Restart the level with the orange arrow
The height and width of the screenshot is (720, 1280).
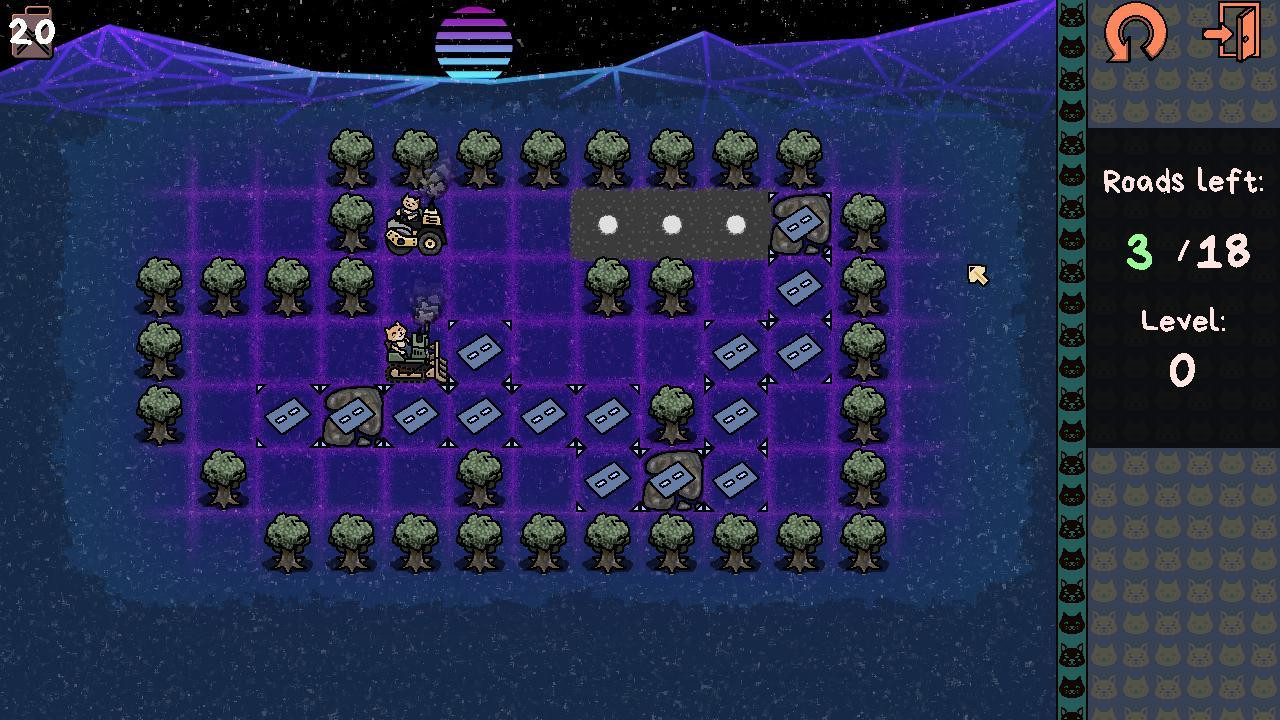pyautogui.click(x=1135, y=33)
